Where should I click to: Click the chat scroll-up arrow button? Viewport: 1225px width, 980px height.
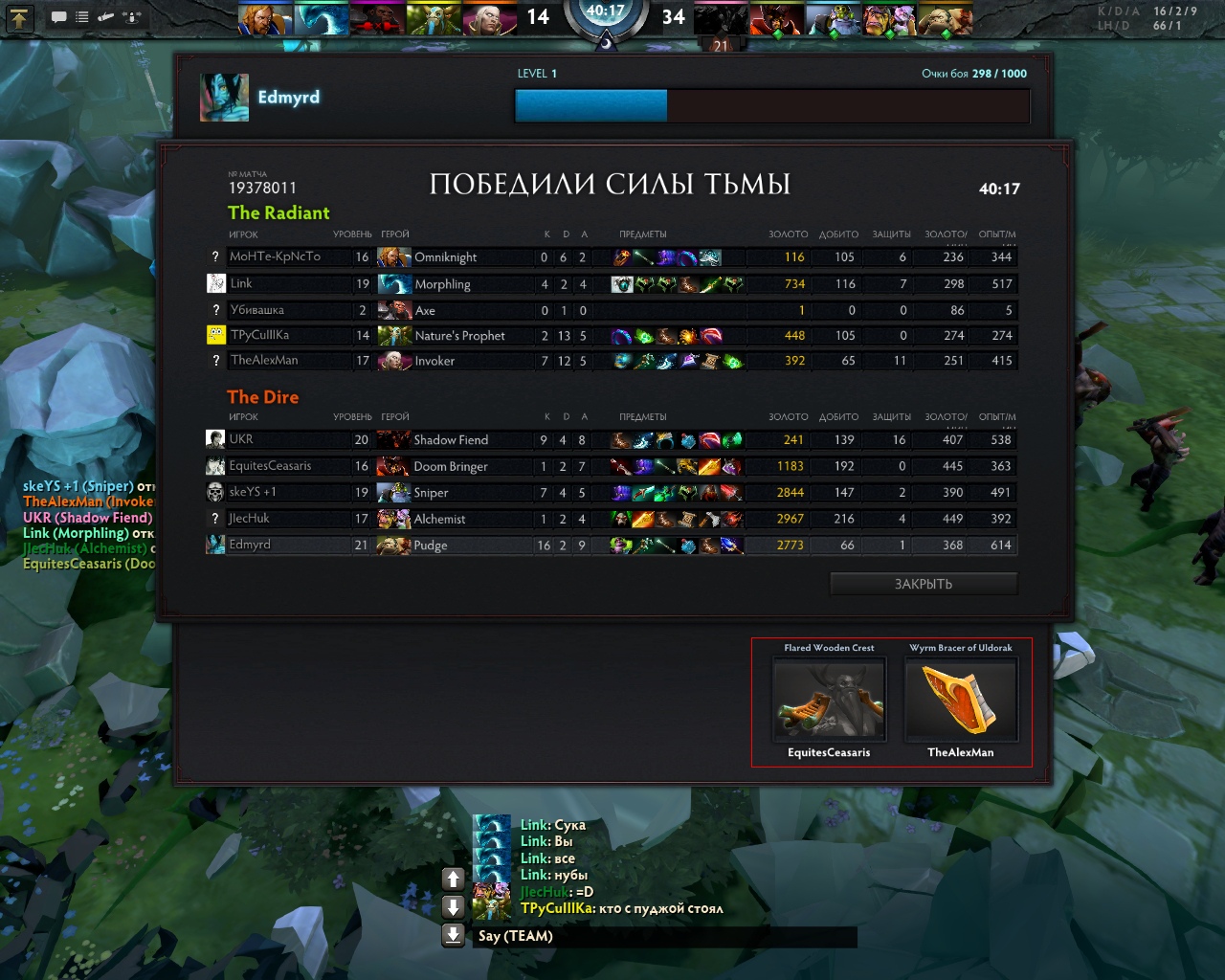[x=453, y=879]
